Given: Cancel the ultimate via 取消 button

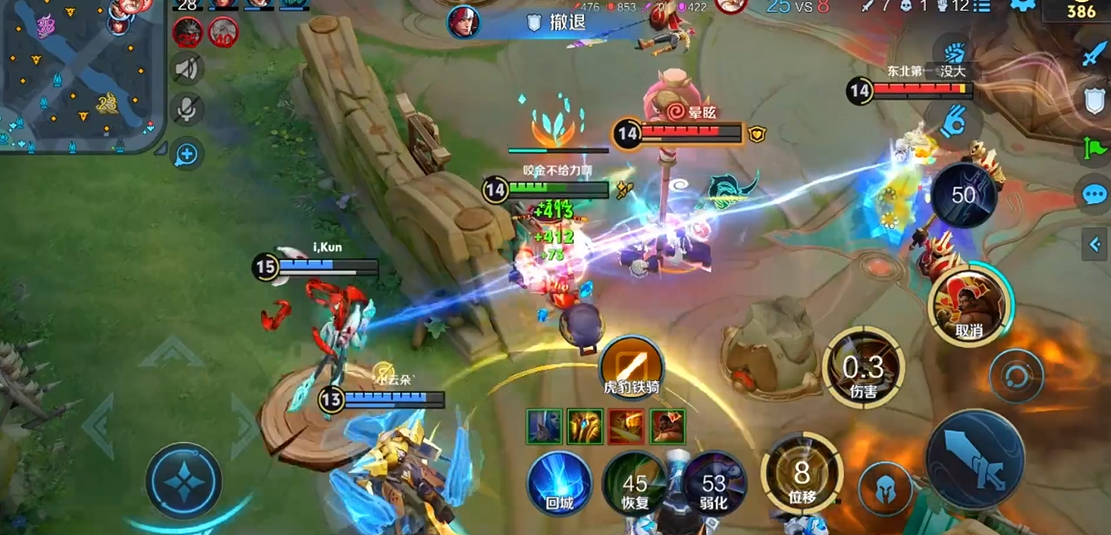Looking at the screenshot, I should click(x=969, y=302).
